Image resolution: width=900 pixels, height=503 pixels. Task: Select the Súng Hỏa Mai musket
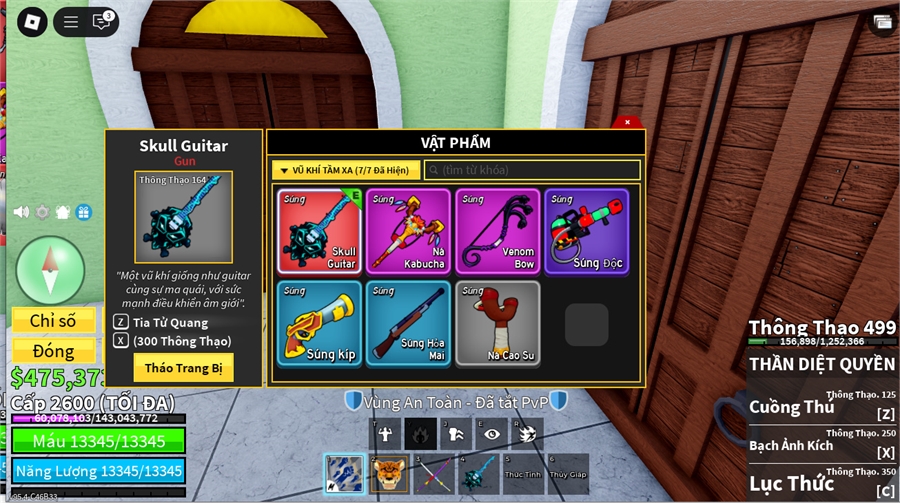pos(408,323)
